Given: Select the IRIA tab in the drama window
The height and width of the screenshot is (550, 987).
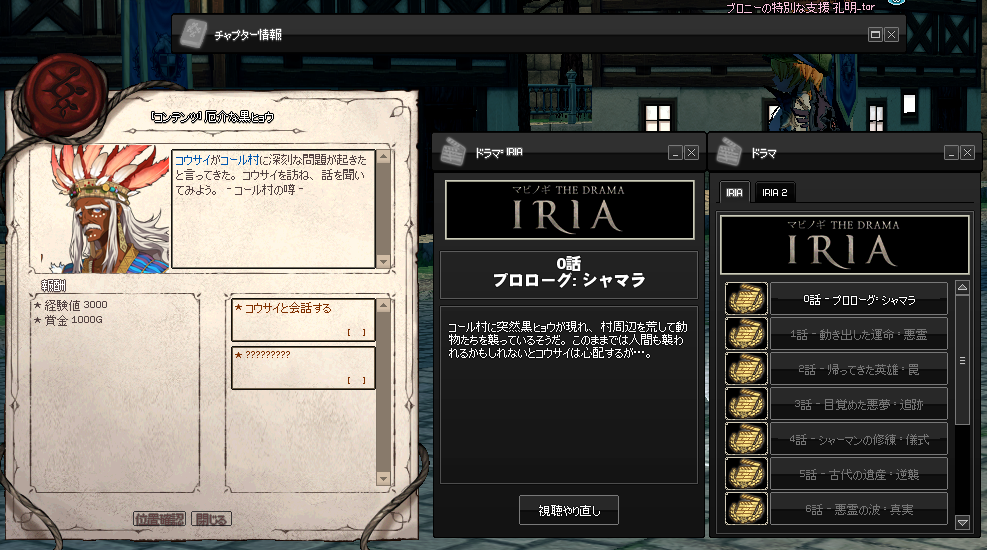Looking at the screenshot, I should point(734,192).
